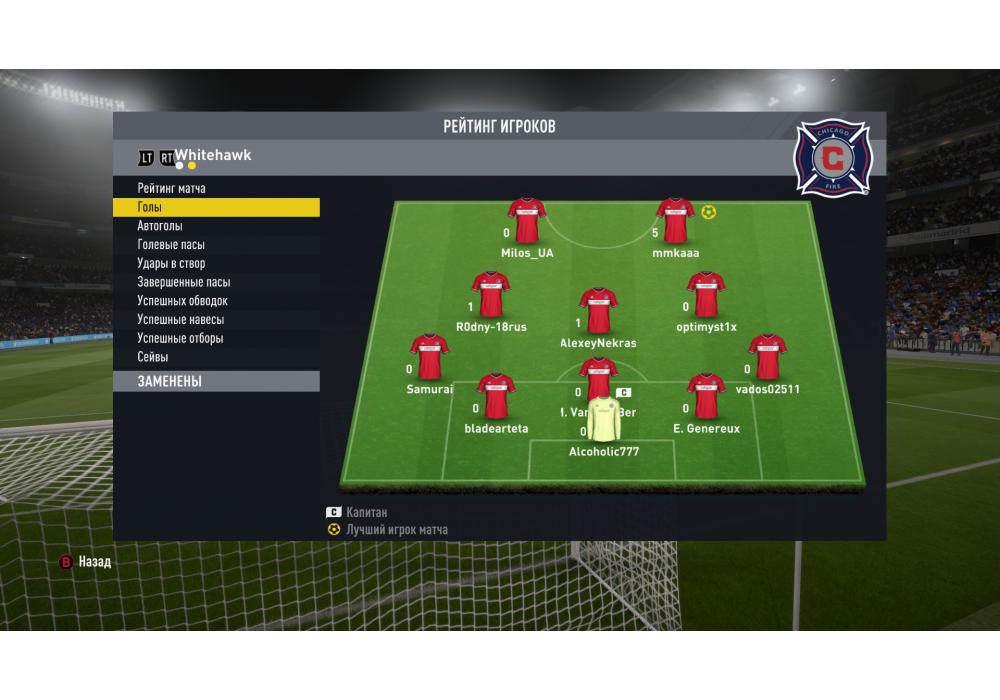Screen dimensions: 1000x700
Task: Select Удары в створ in list
Action: (x=171, y=264)
